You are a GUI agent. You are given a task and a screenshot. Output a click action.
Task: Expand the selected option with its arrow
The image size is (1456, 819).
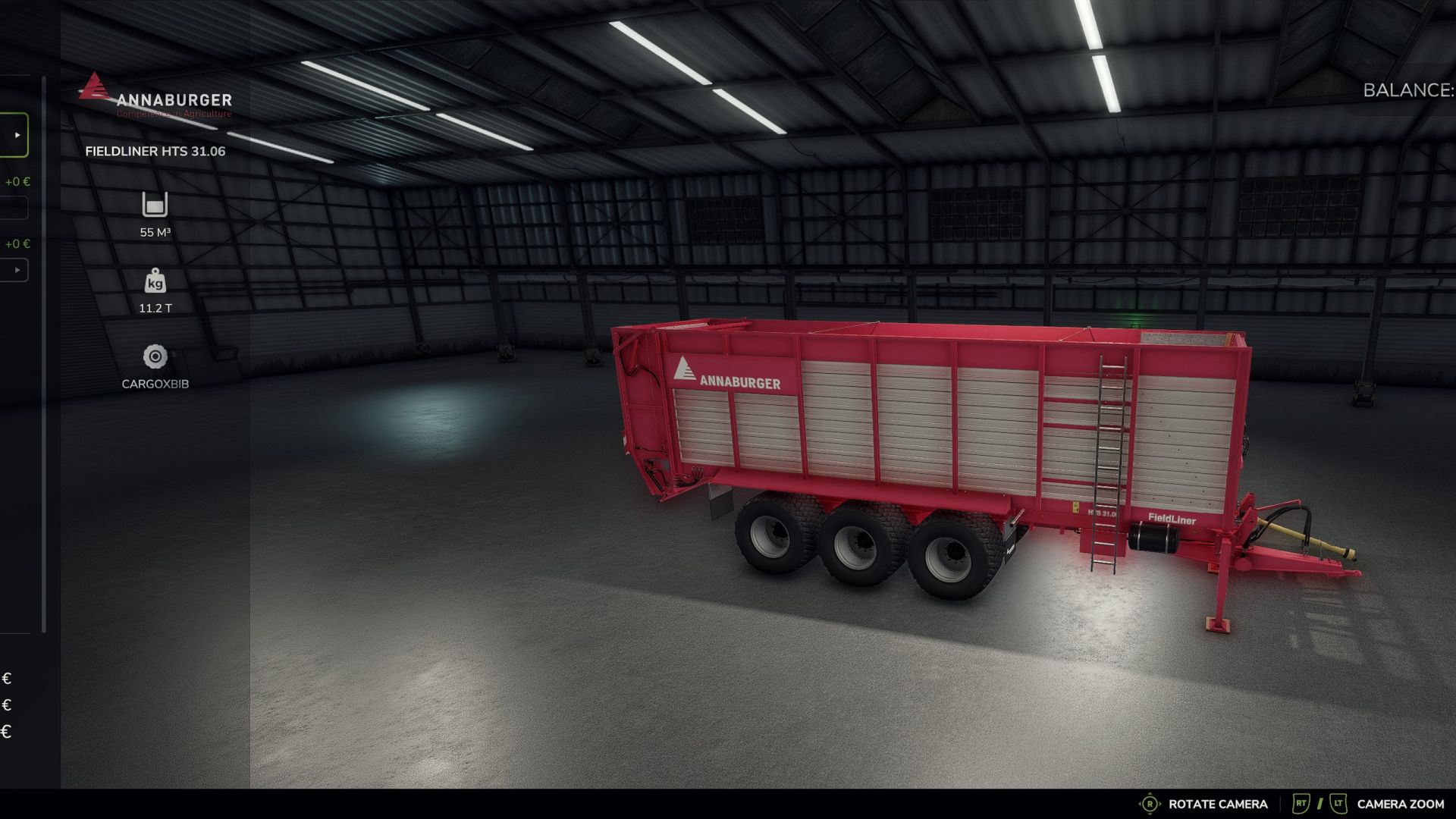(17, 134)
